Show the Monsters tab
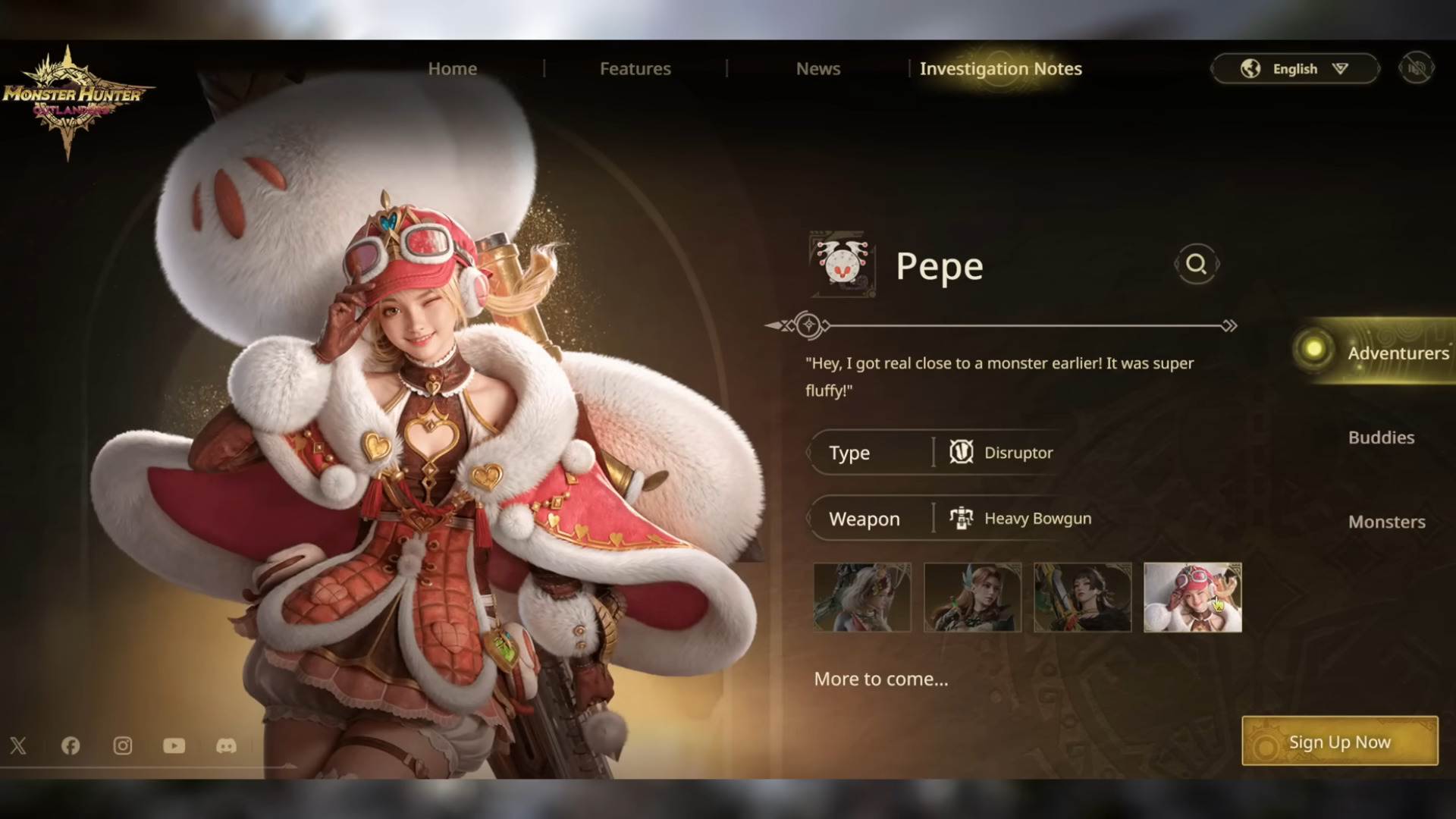Viewport: 1456px width, 819px height. pos(1386,522)
